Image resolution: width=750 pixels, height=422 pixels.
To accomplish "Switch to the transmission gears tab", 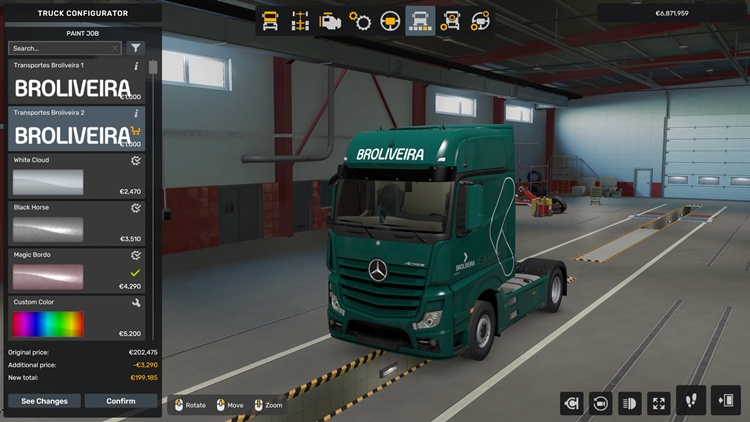I will 360,21.
